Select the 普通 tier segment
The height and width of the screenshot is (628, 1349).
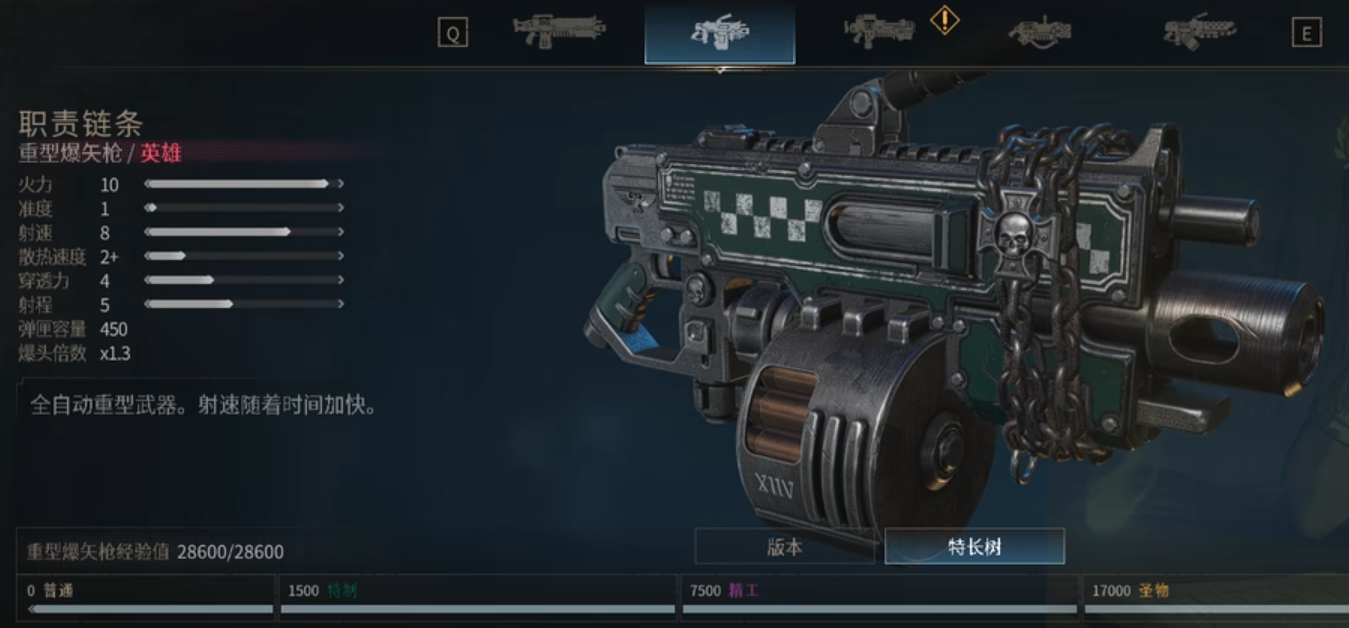pos(147,597)
